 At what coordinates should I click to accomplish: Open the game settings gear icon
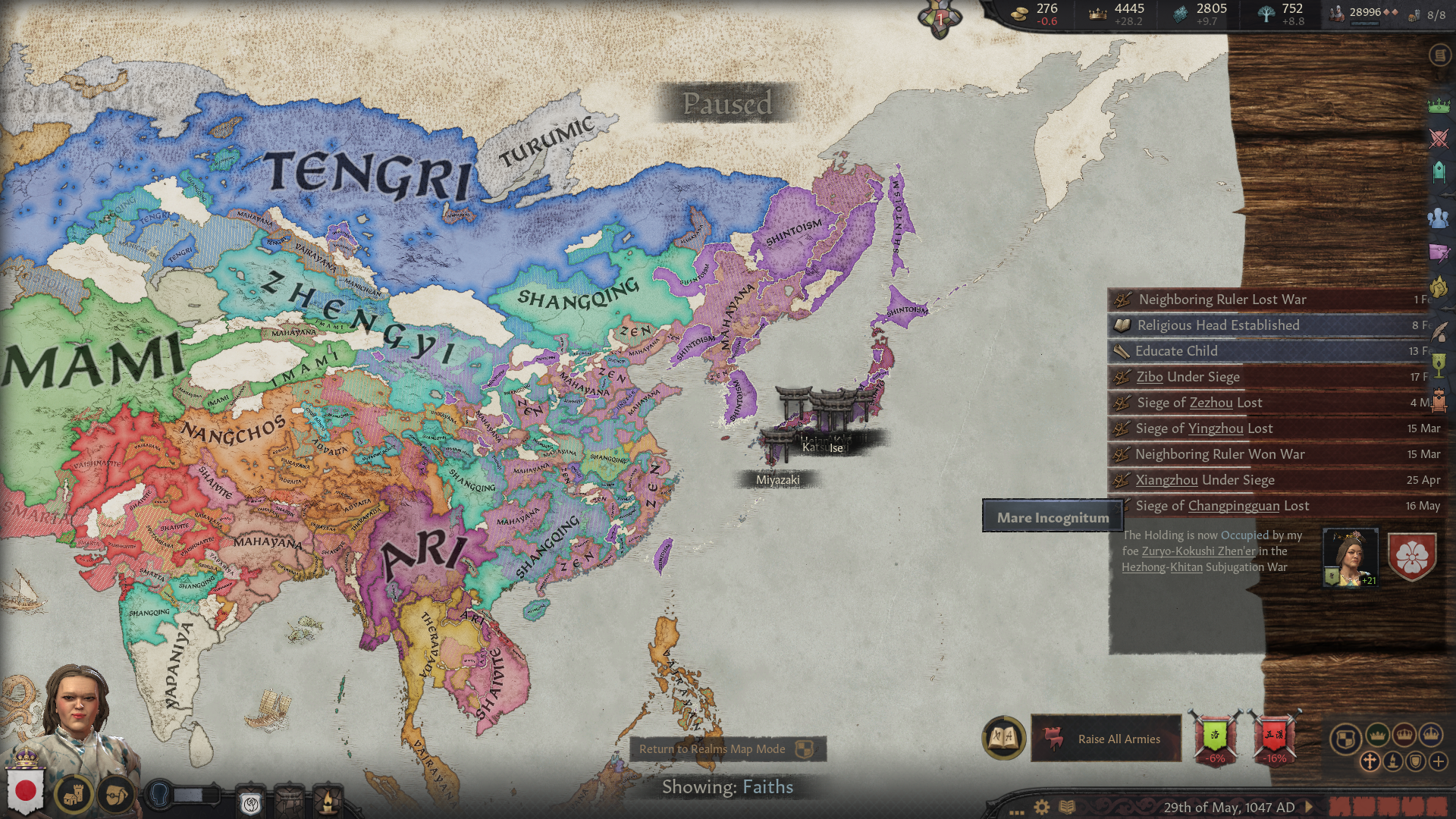tap(1042, 807)
